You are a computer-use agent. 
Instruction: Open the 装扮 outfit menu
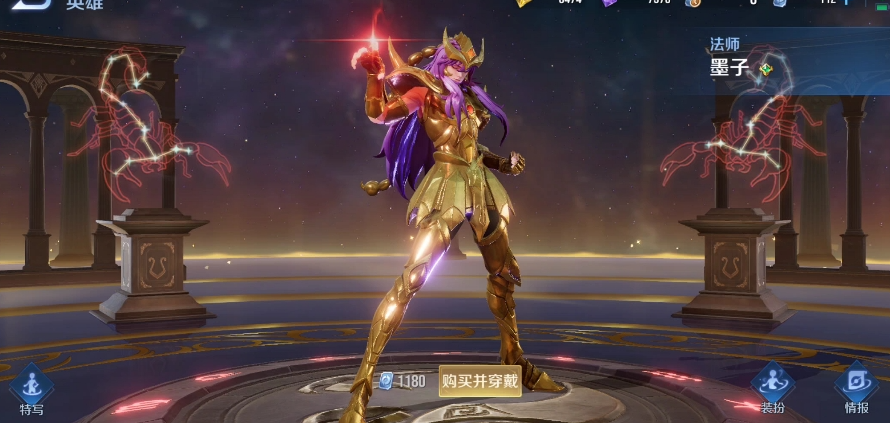[x=773, y=387]
